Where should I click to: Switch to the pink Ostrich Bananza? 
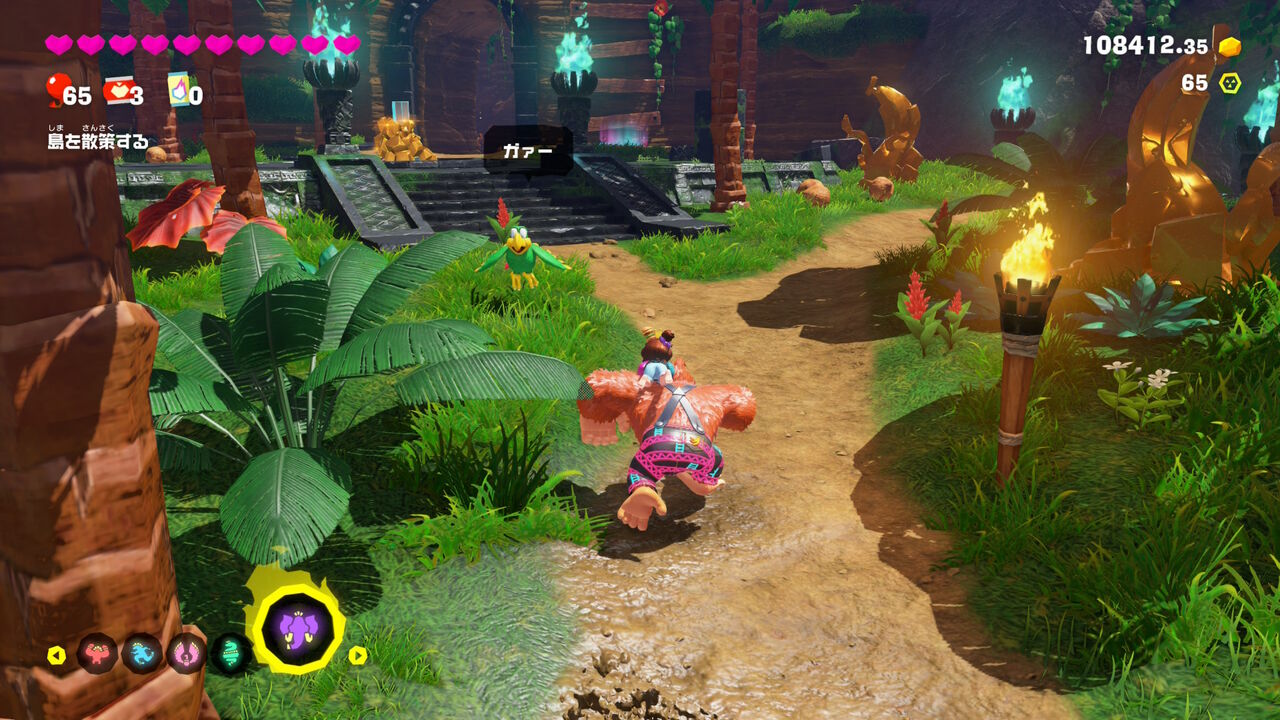(x=186, y=654)
